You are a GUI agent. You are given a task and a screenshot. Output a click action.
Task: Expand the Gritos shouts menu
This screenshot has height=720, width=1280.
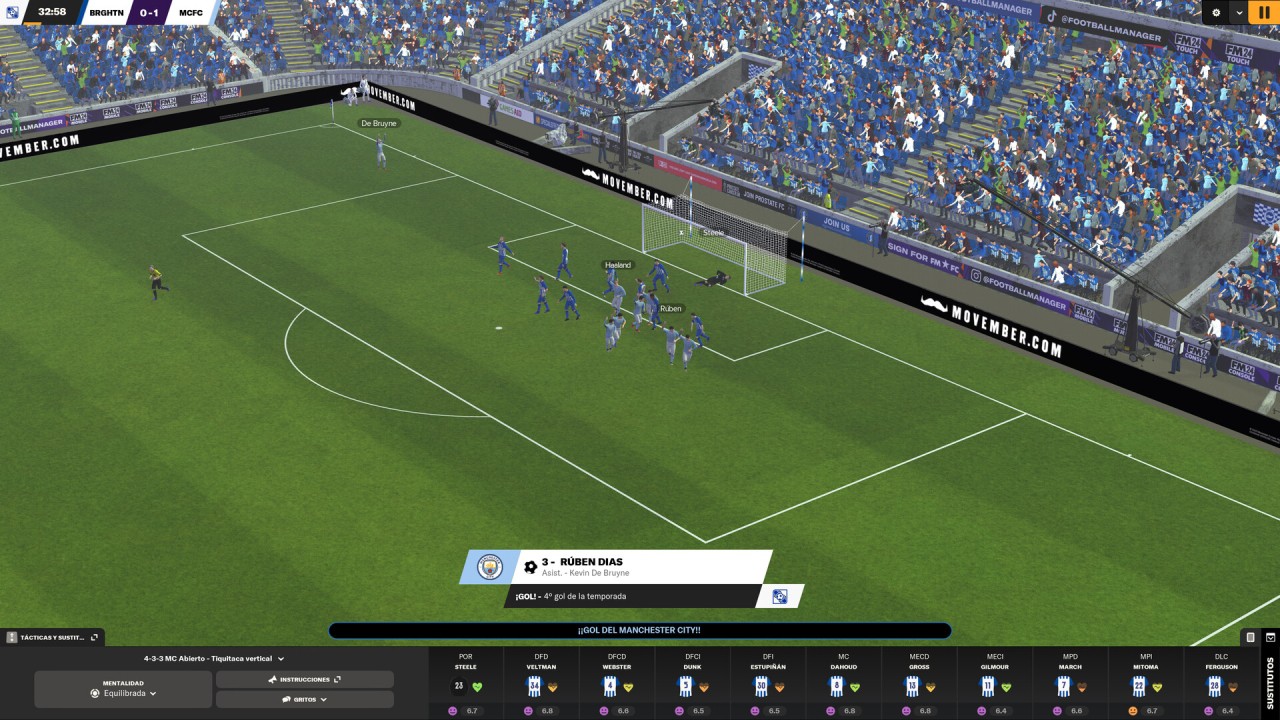(x=304, y=699)
